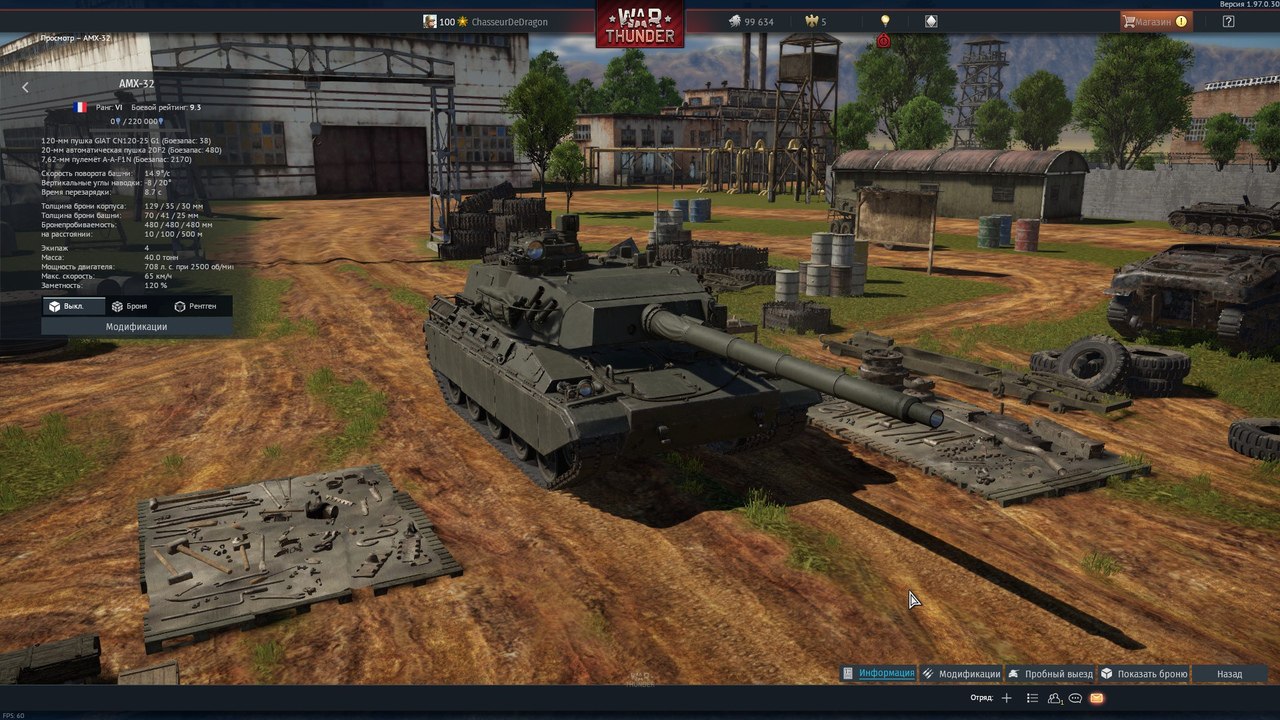The width and height of the screenshot is (1280, 720).
Task: Open Модификации in the bottom bar
Action: tap(961, 674)
